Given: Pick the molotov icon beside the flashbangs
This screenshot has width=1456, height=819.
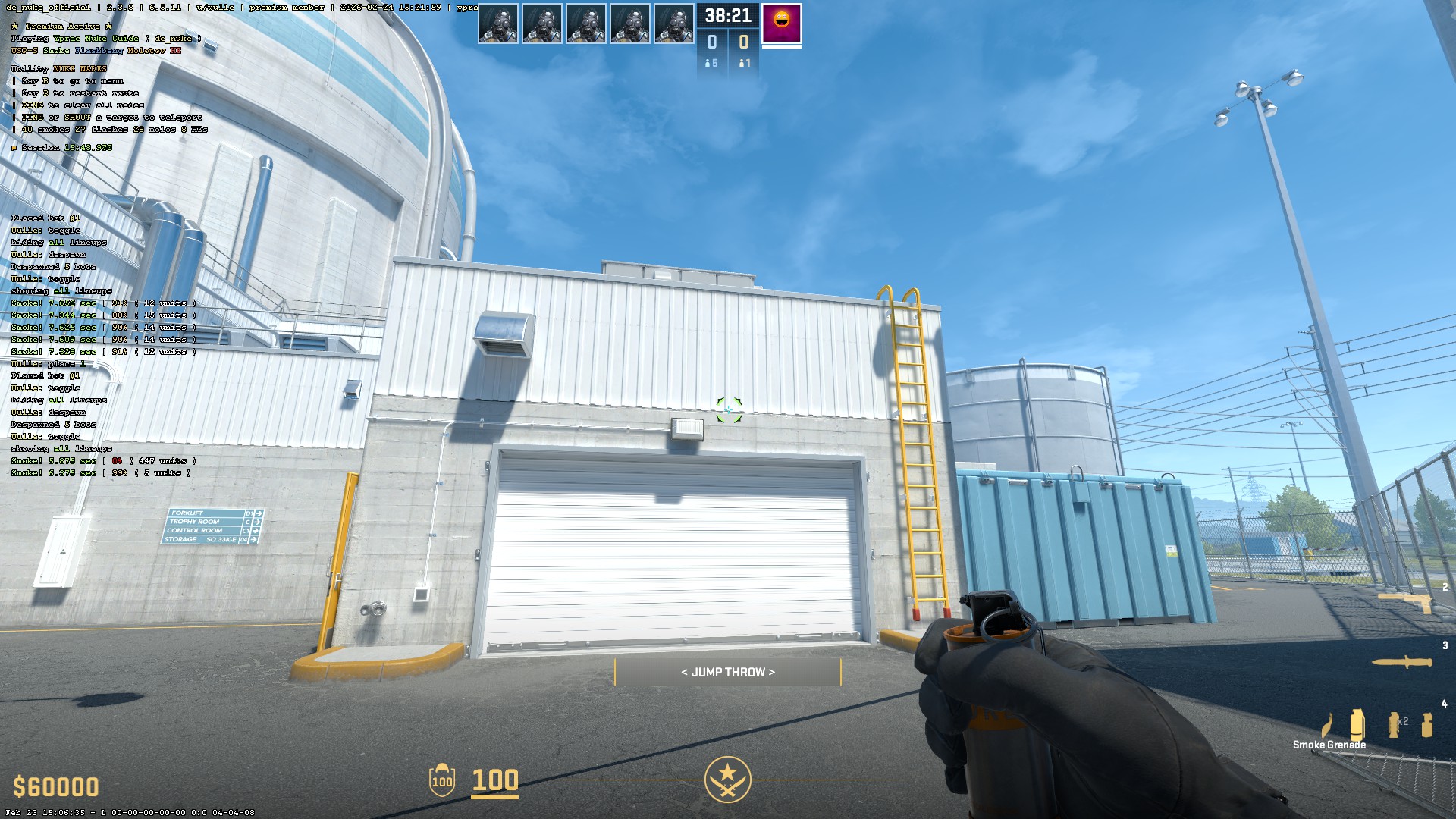Looking at the screenshot, I should (x=1328, y=726).
